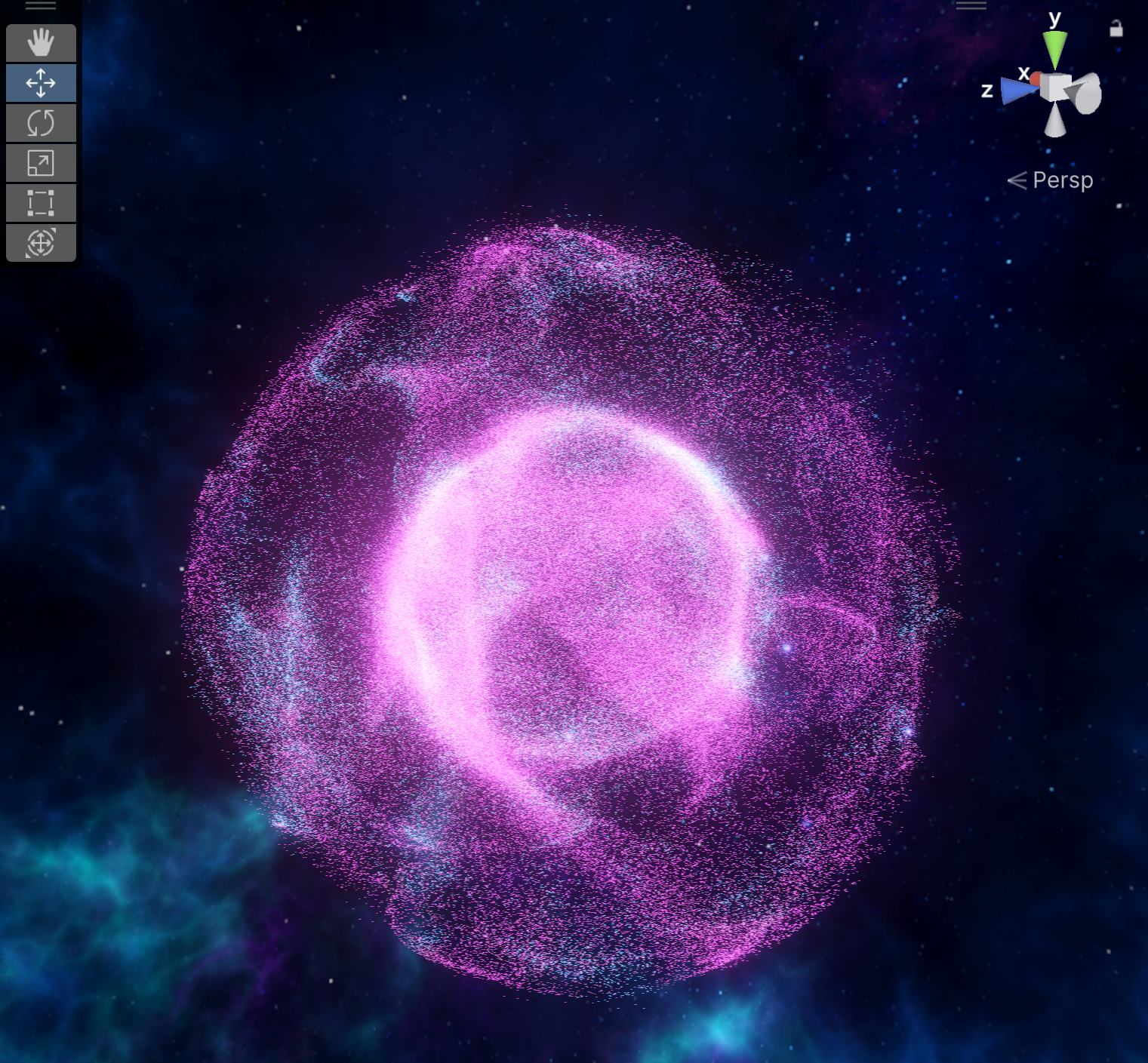Activate the Rotate tool
The height and width of the screenshot is (1063, 1148).
[41, 123]
